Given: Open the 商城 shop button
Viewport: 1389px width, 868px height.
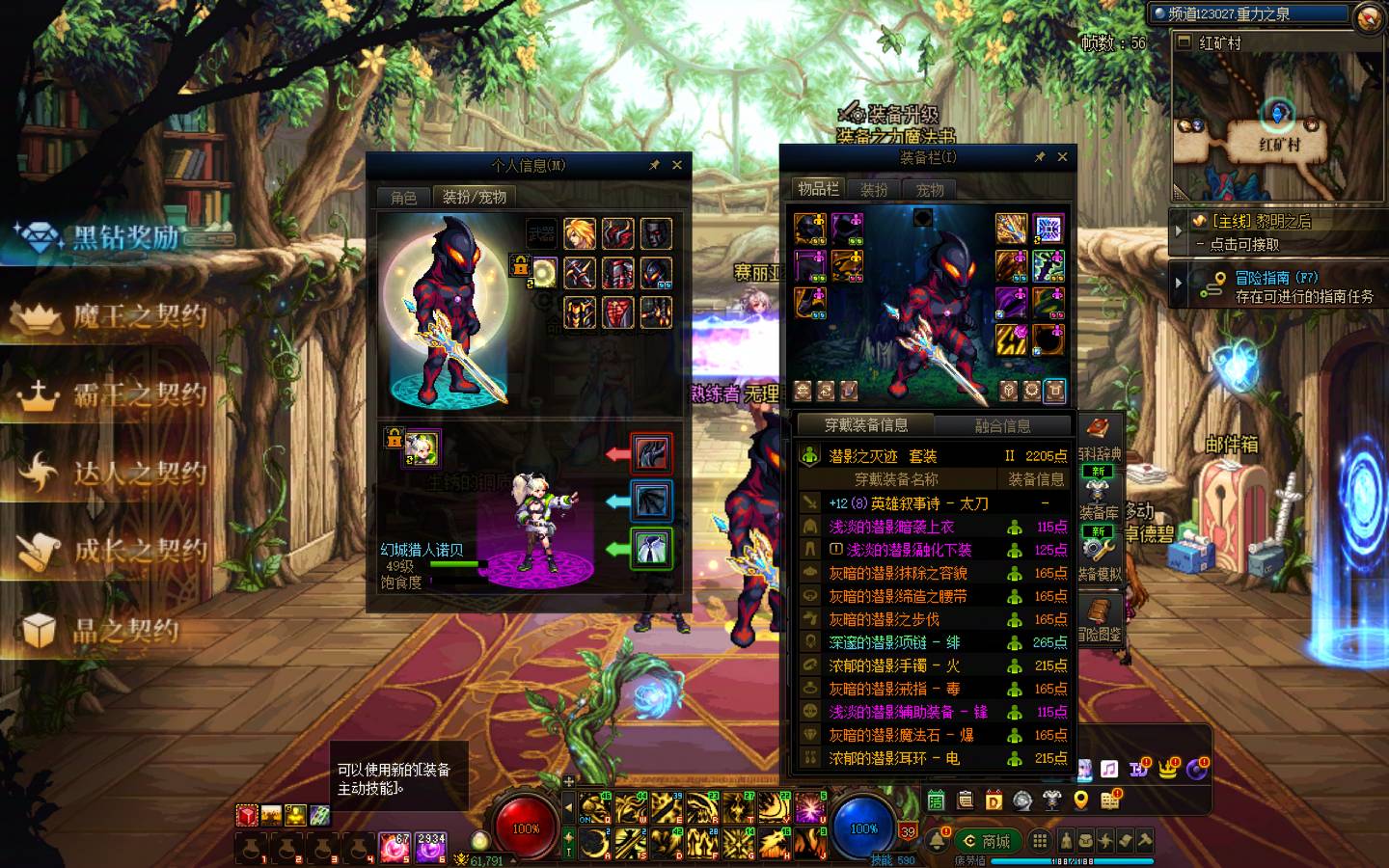Looking at the screenshot, I should click(987, 841).
